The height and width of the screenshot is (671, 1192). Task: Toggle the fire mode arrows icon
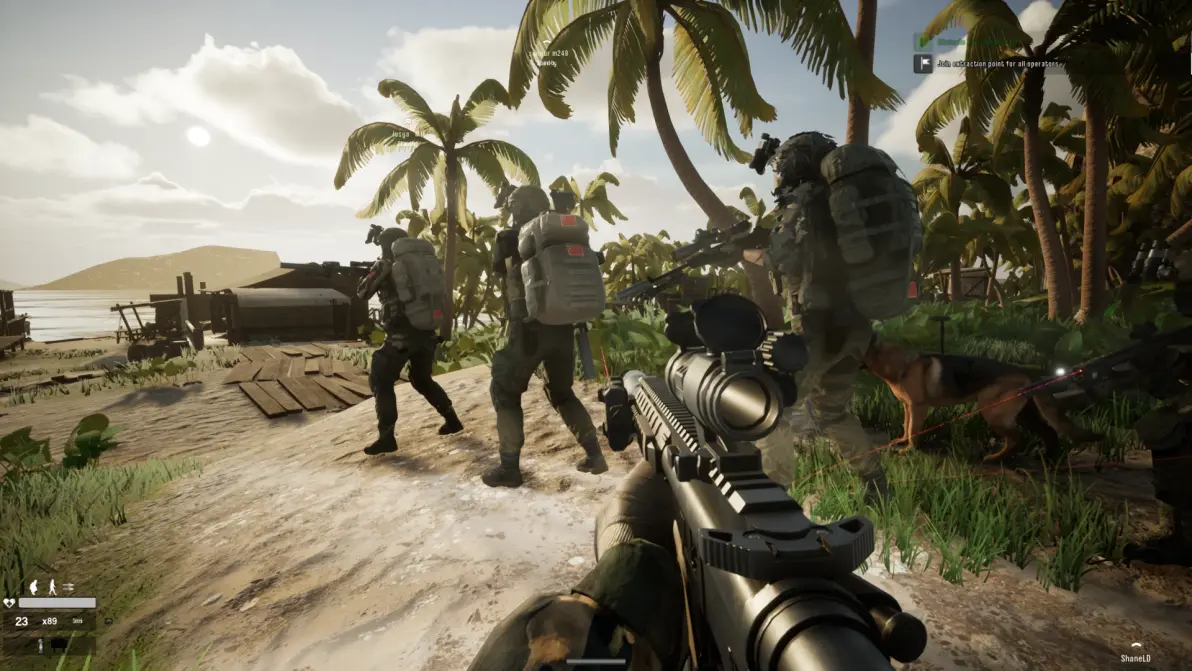[69, 587]
